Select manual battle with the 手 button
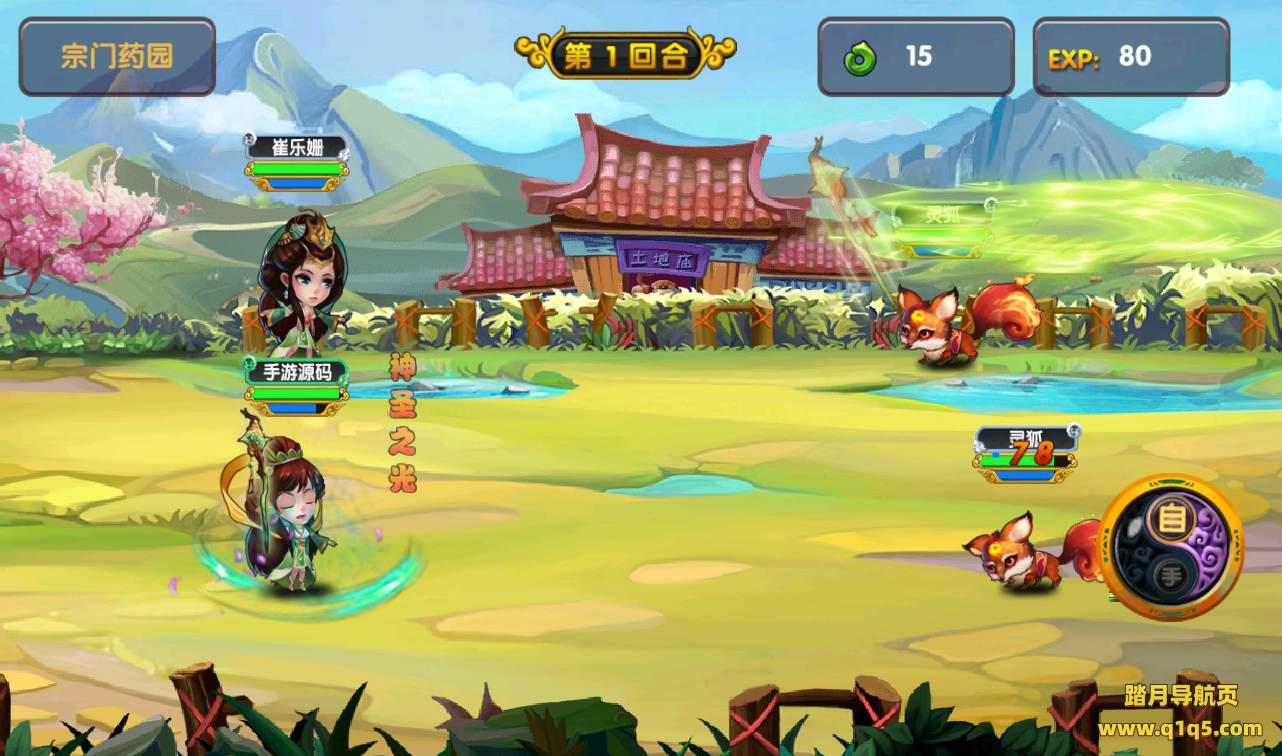 [x=1171, y=574]
